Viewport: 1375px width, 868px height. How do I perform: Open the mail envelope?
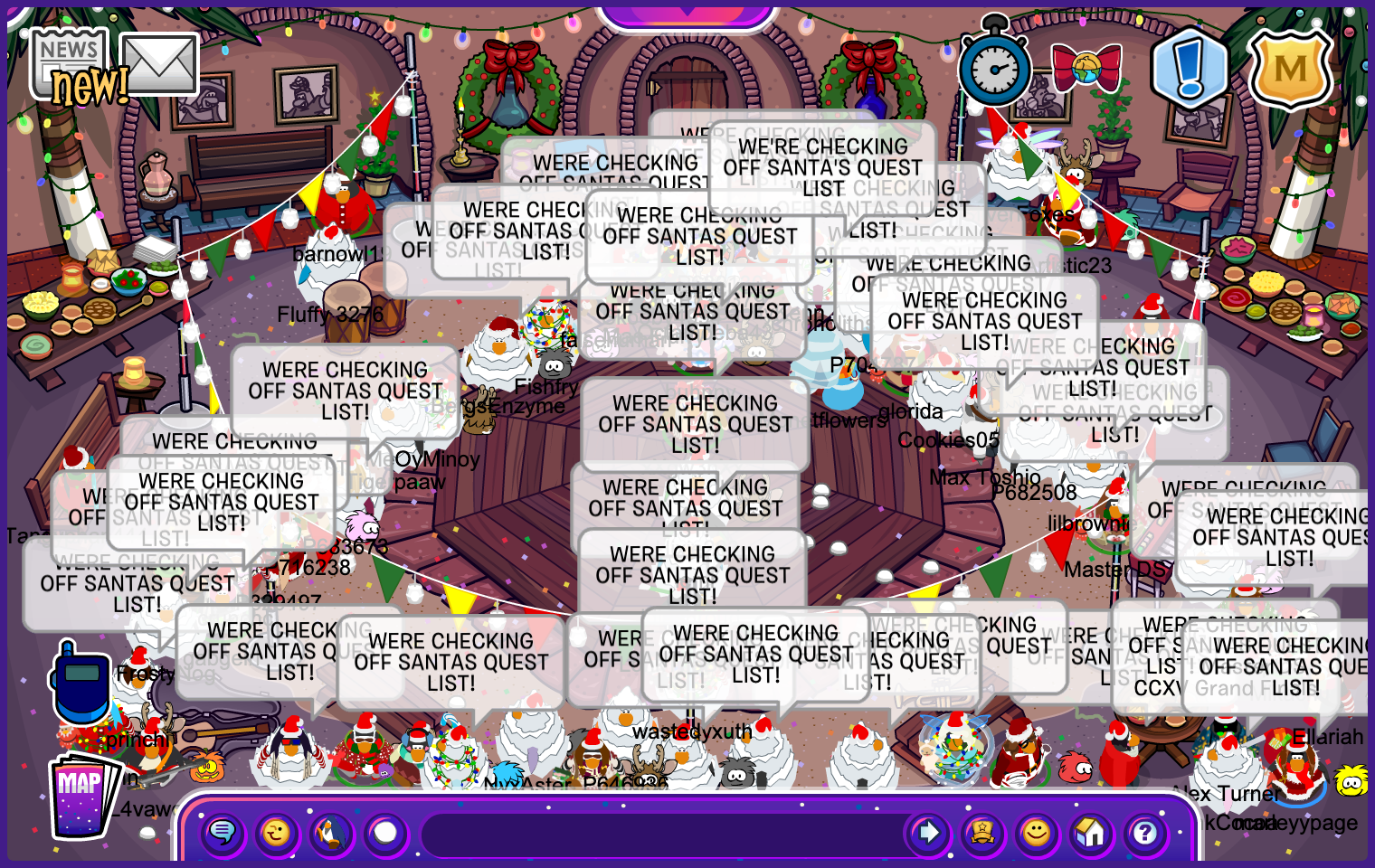click(159, 63)
